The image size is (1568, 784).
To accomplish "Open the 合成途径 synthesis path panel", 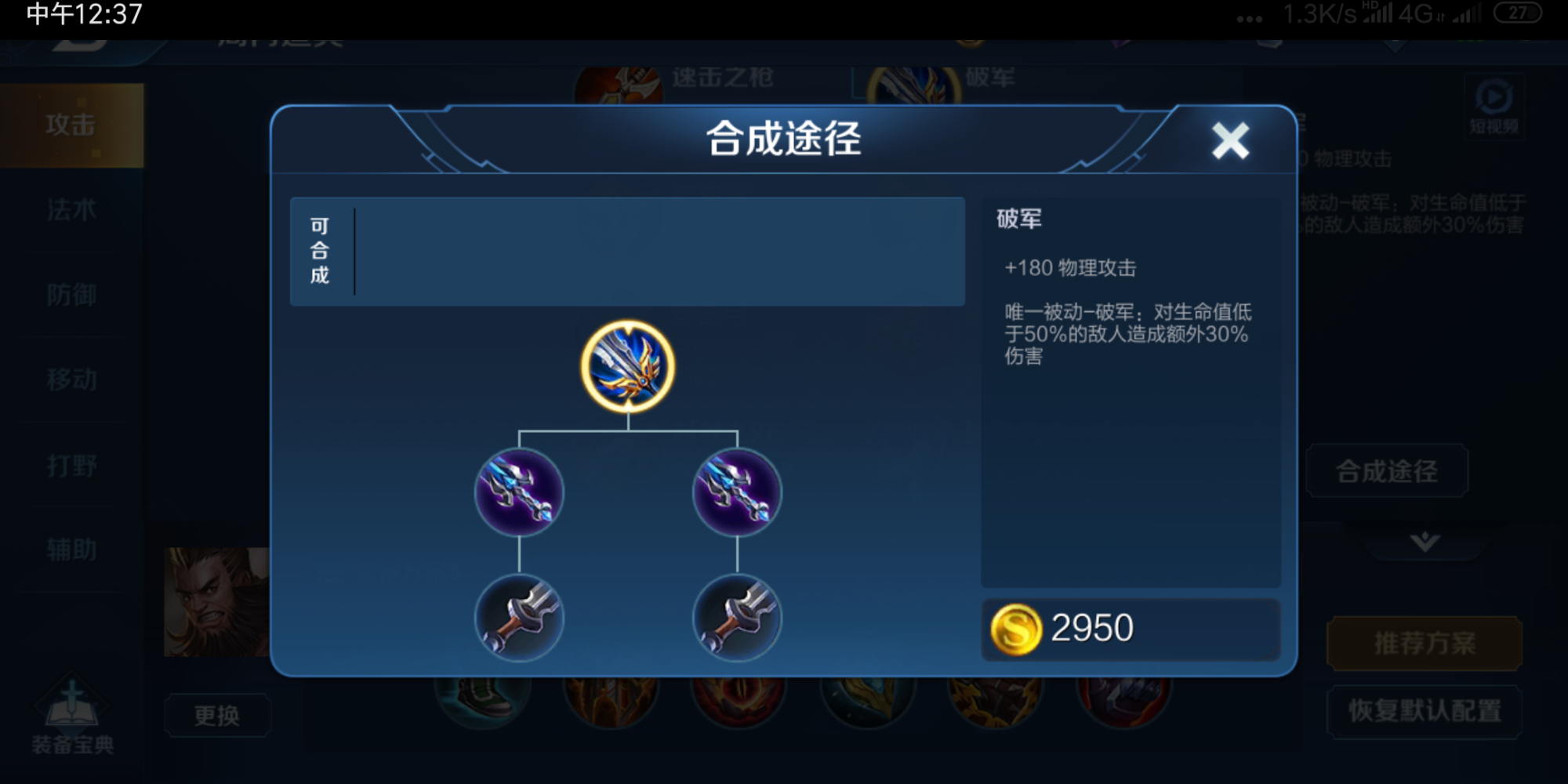I will (1386, 470).
